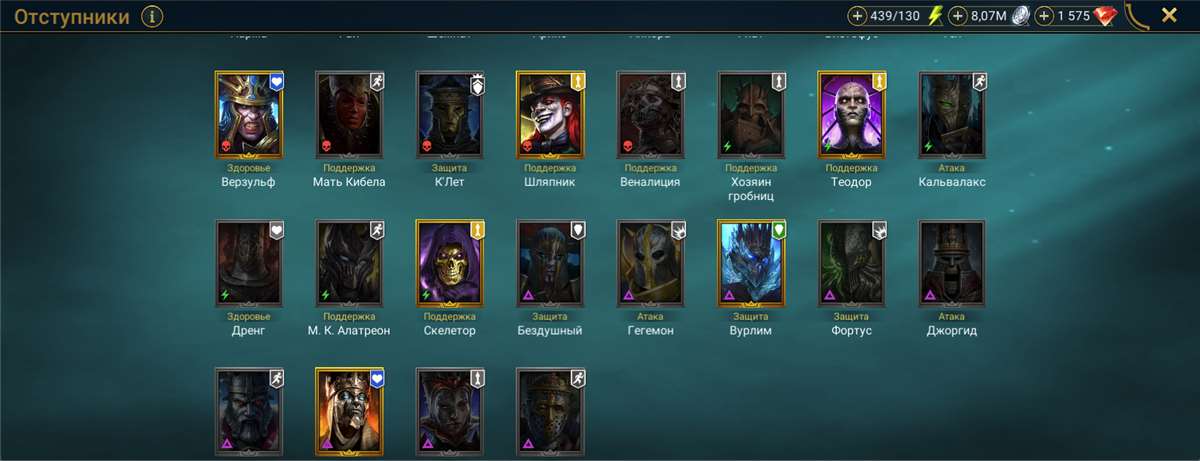Open the Дренг champion portrait
The image size is (1200, 461).
(x=250, y=263)
